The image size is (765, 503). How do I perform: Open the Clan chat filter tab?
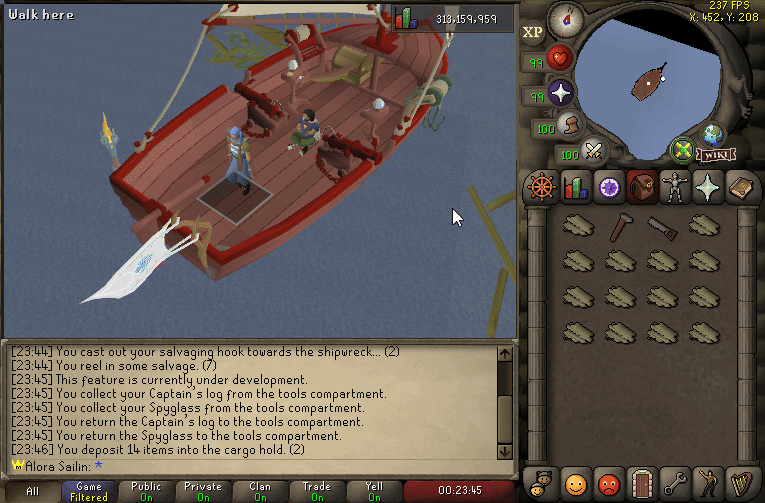point(260,491)
